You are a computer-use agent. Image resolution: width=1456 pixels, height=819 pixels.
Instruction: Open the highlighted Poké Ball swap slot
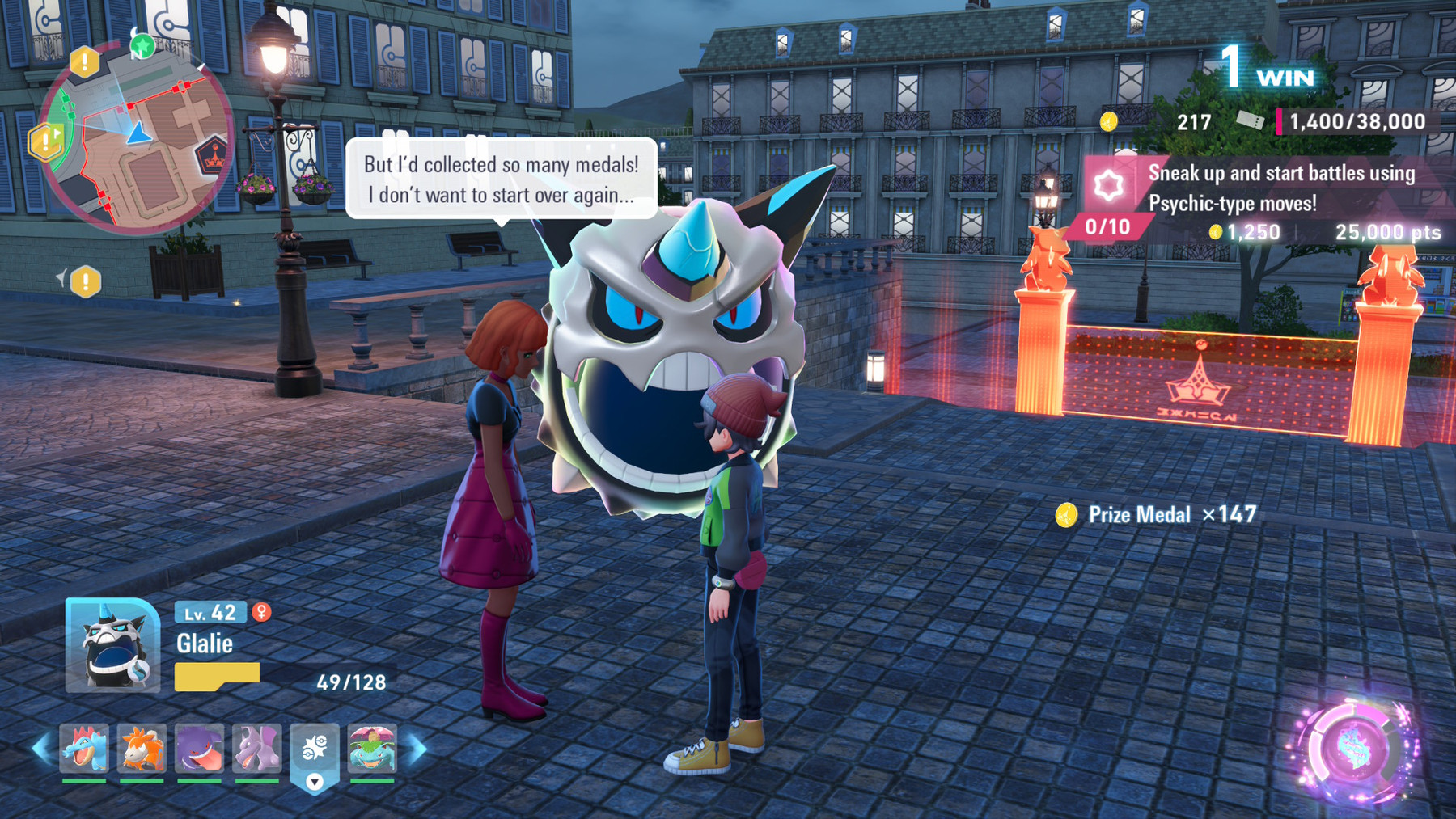pos(315,752)
